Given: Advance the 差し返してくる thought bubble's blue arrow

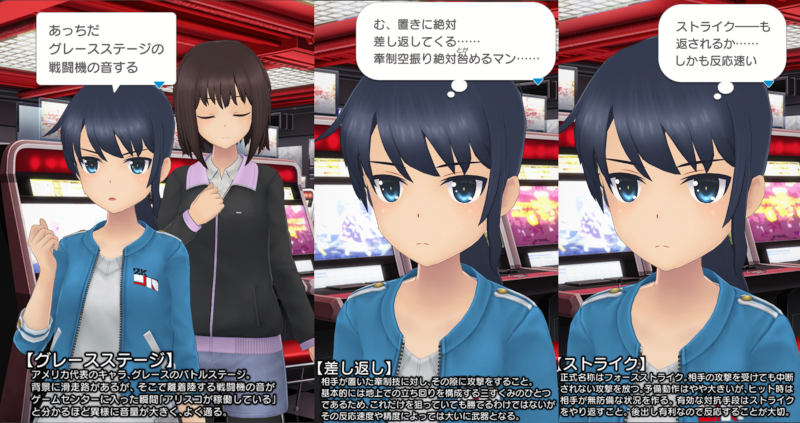Looking at the screenshot, I should coord(538,81).
